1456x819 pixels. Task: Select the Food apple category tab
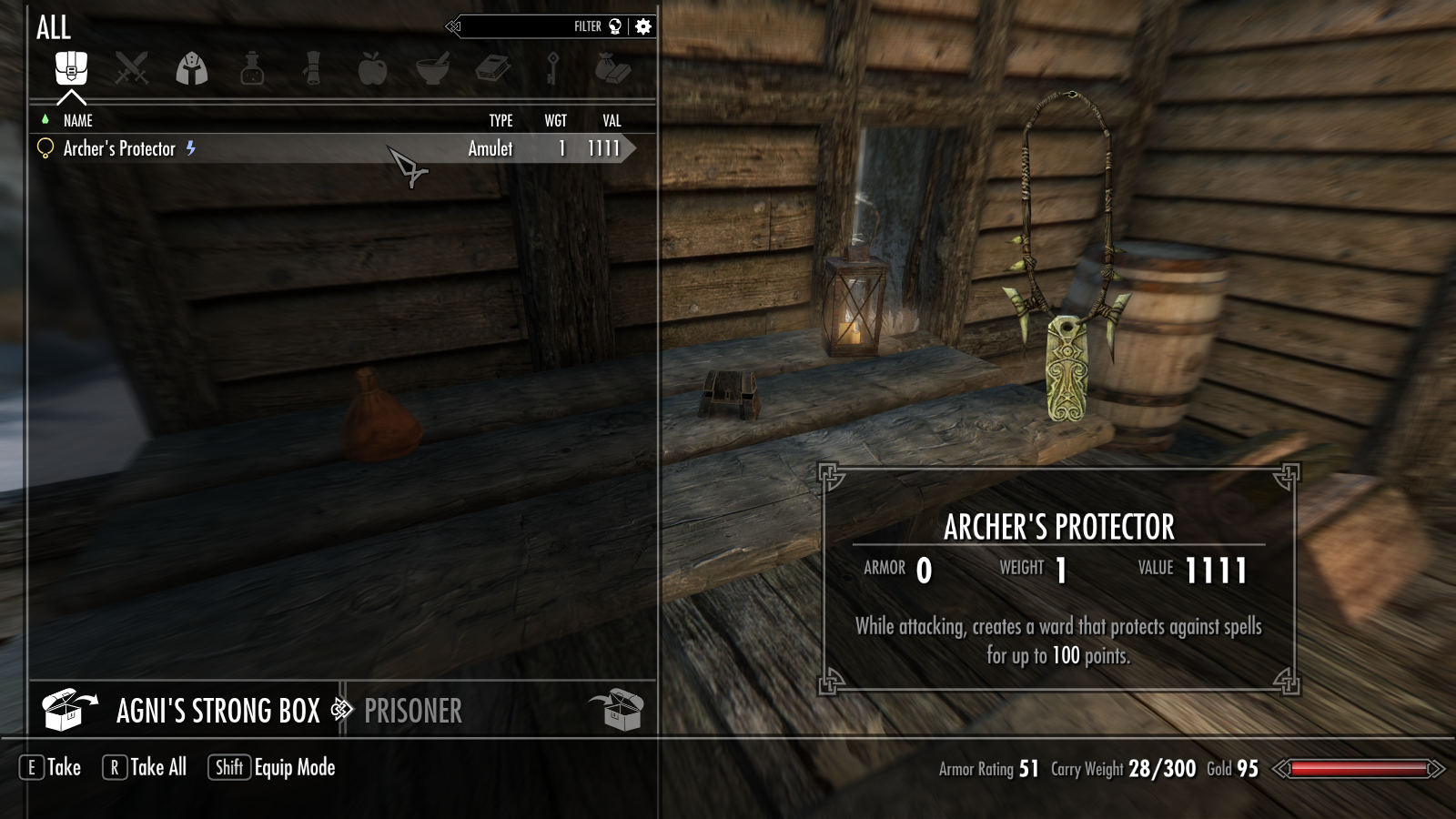372,68
